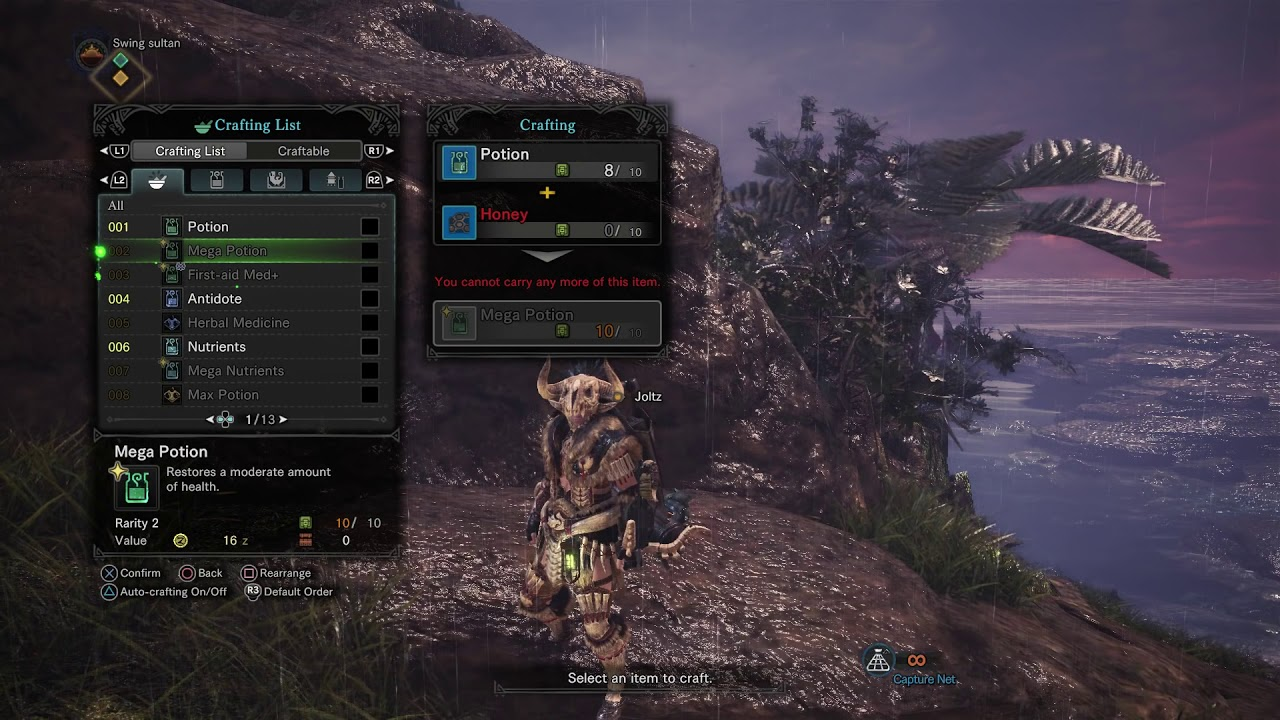Select the Mega Potion recipe row
This screenshot has width=1280, height=720.
coord(246,251)
